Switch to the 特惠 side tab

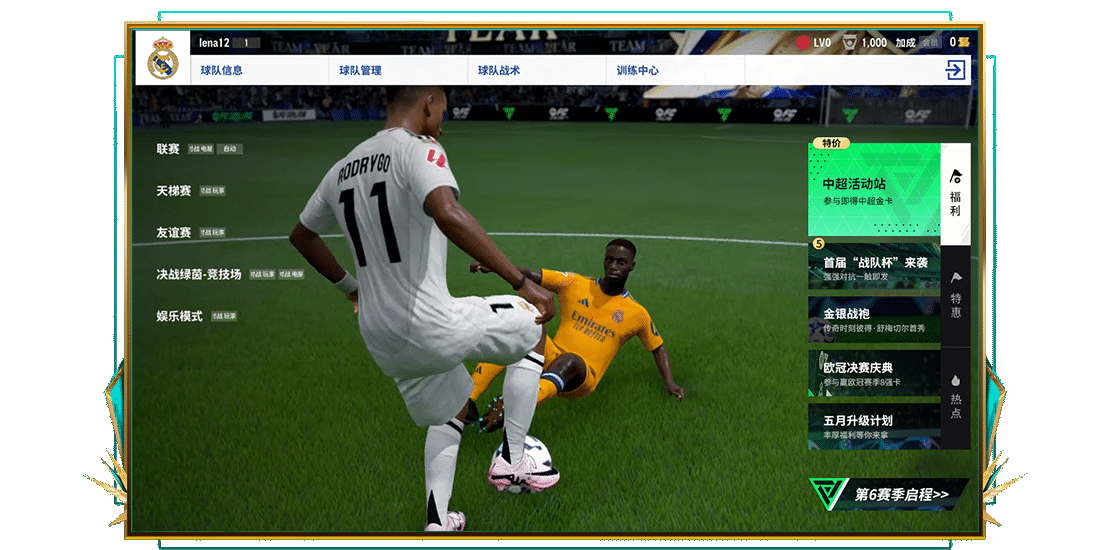tap(956, 296)
